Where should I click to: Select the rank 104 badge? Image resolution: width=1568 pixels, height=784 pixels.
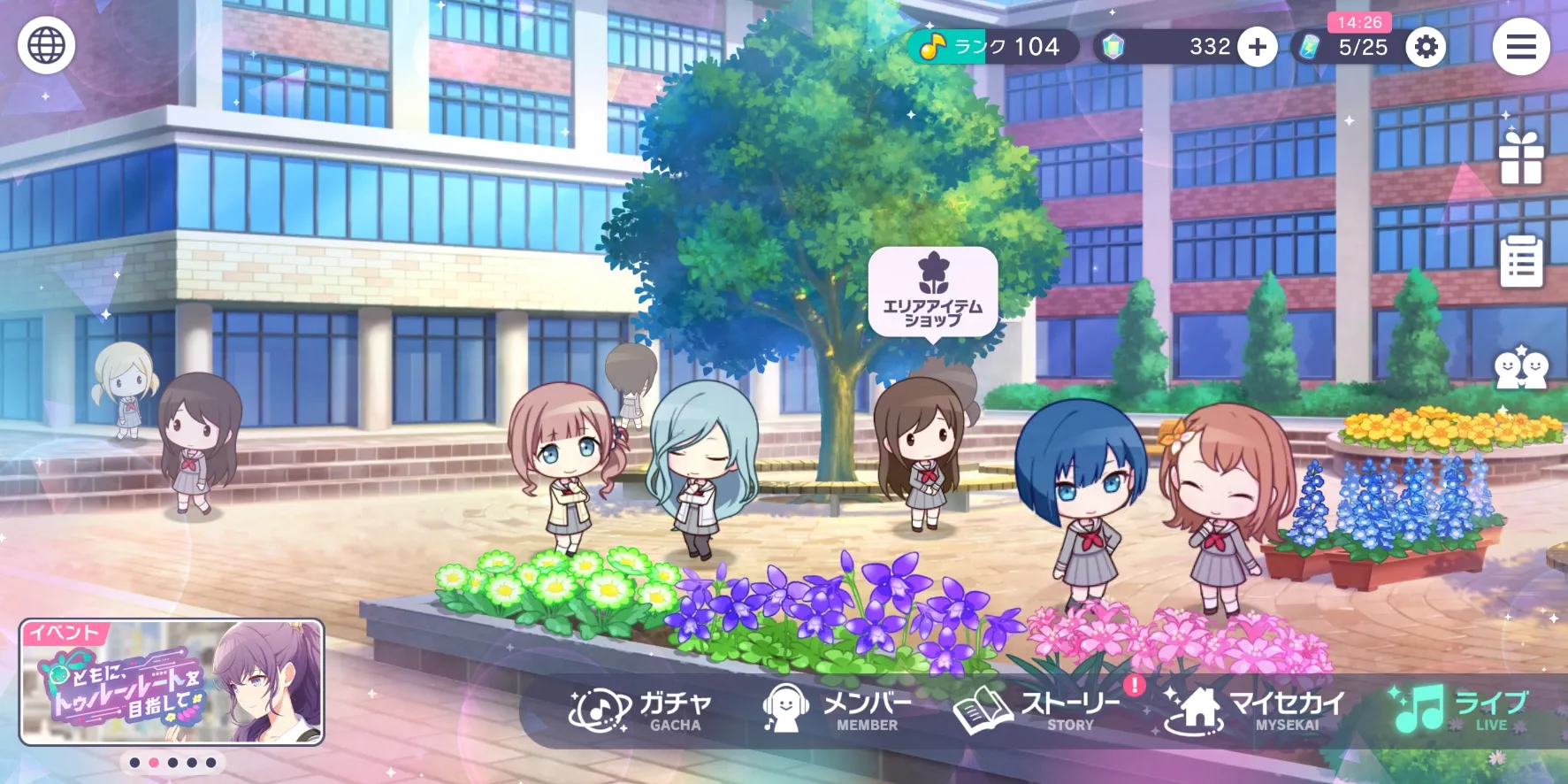[992, 47]
